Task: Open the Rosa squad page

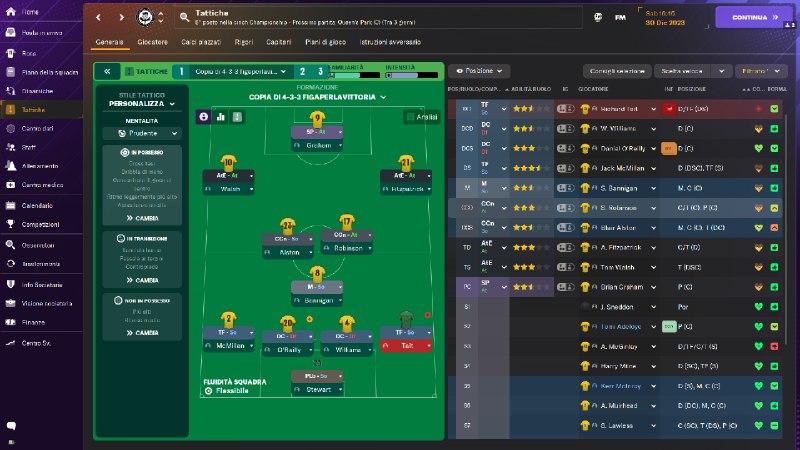Action: click(x=29, y=54)
